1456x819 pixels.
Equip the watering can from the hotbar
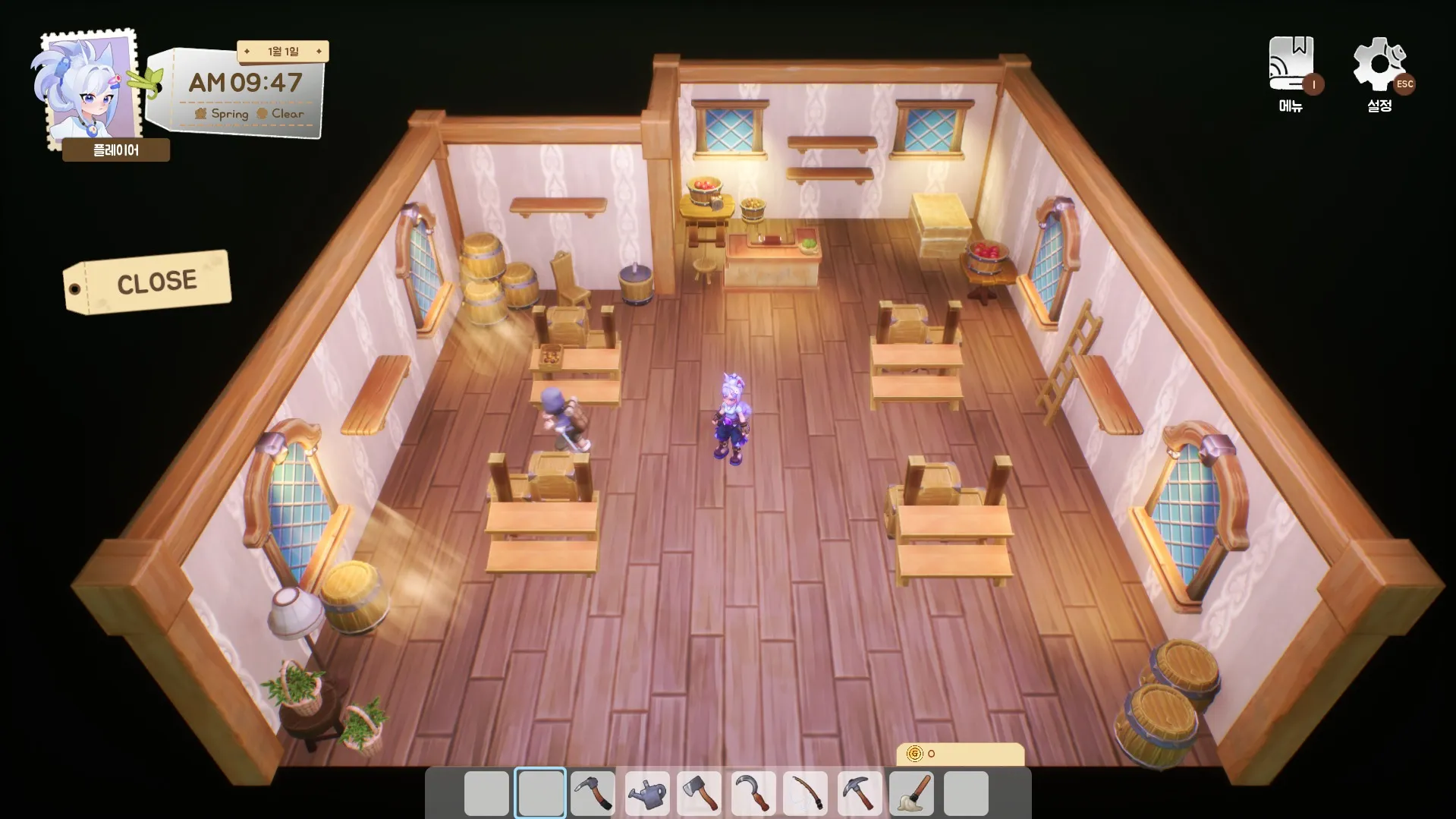(646, 793)
